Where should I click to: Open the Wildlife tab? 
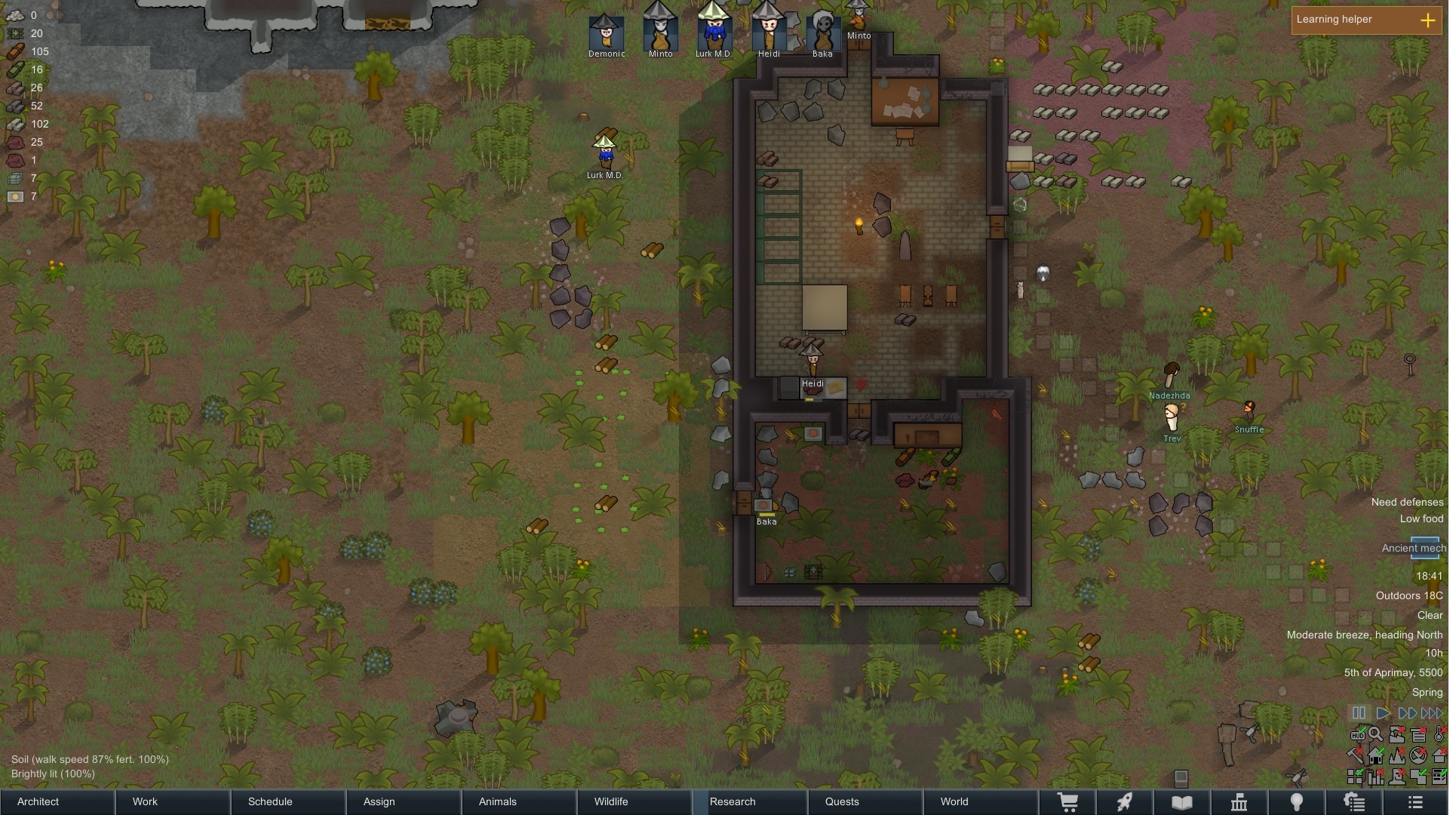point(635,801)
